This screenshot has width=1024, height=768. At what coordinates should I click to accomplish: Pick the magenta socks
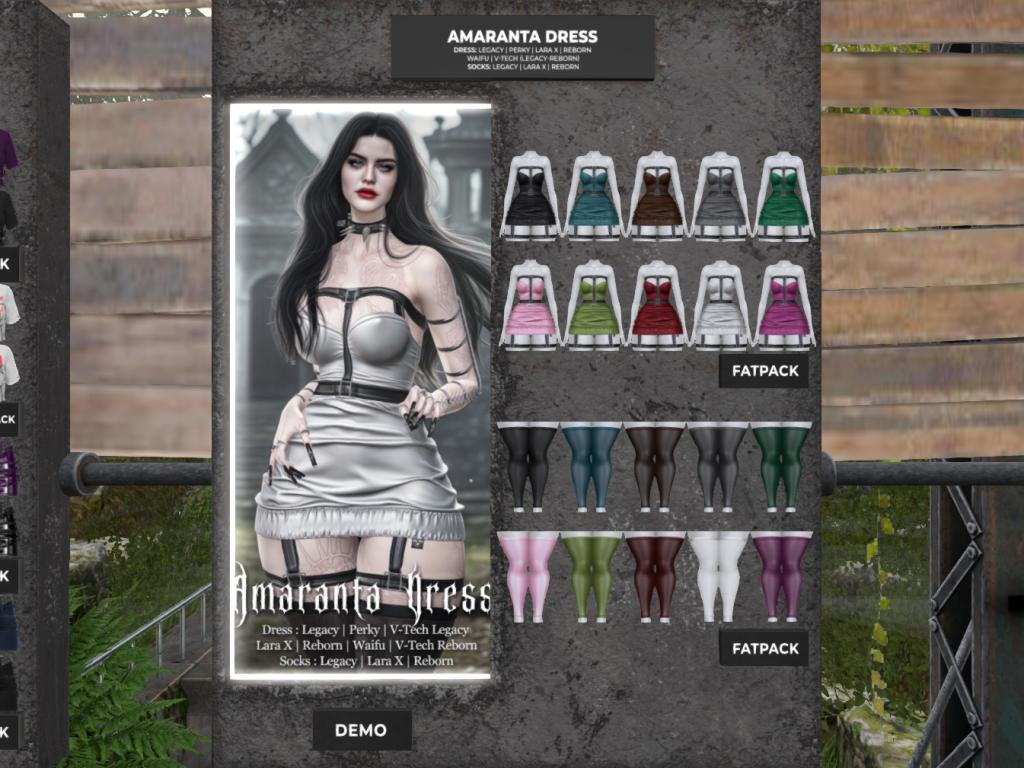[x=782, y=577]
